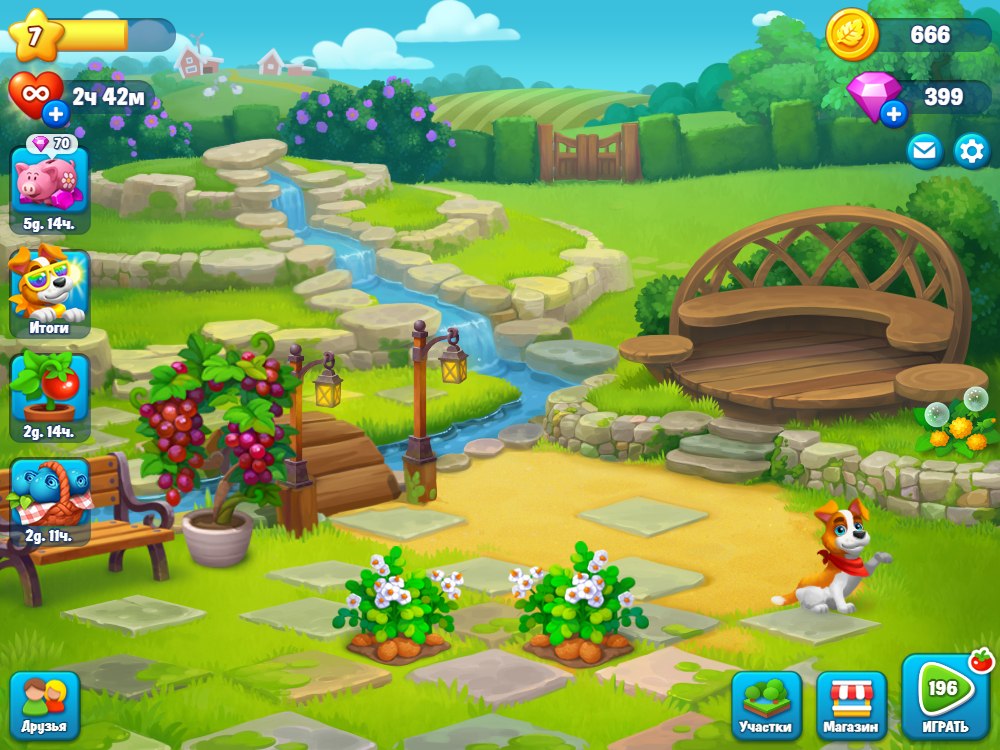Viewport: 1000px width, 750px height.
Task: Add lives with the heart plus button
Action: [56, 113]
